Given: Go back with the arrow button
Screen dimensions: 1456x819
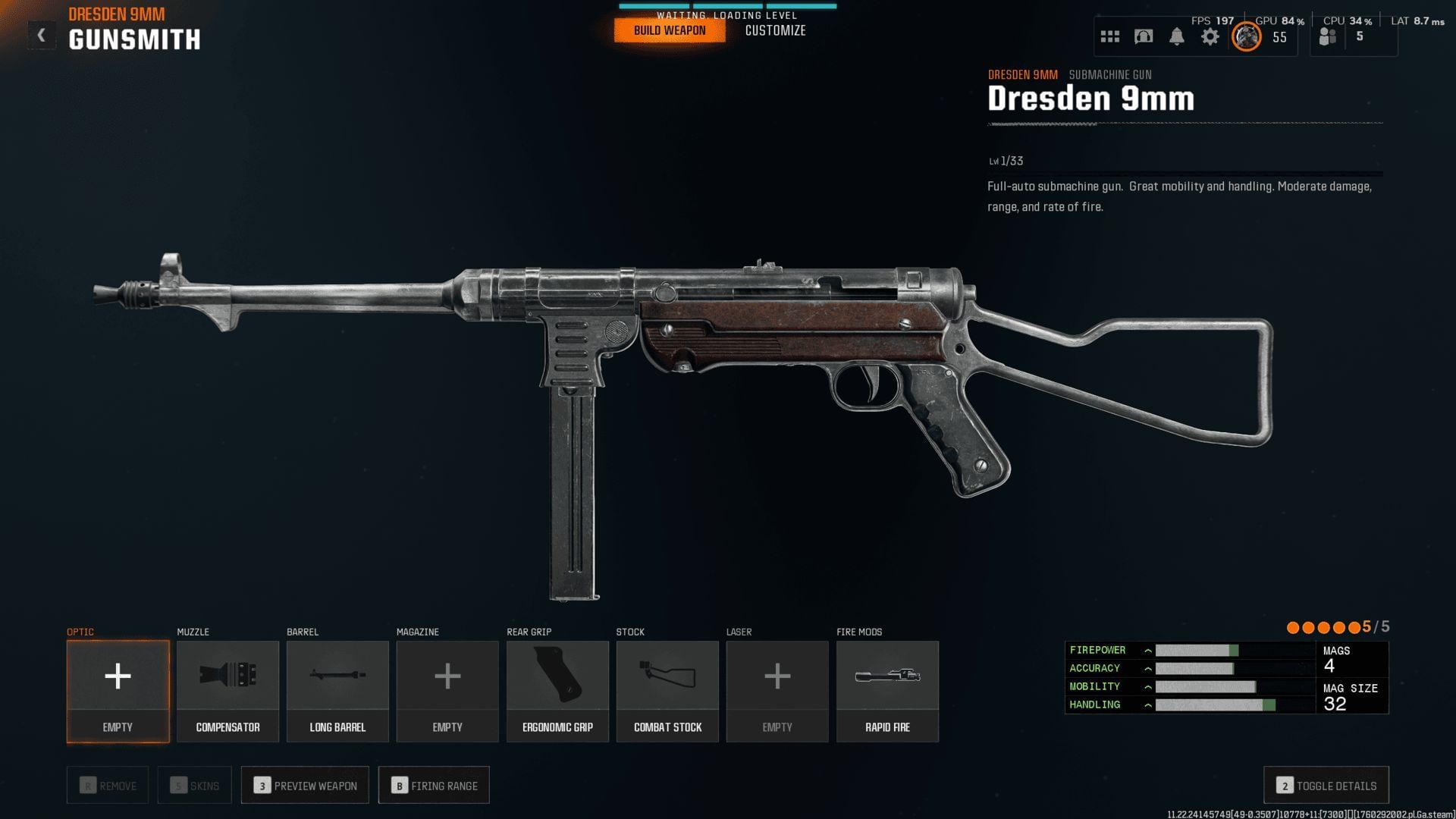Looking at the screenshot, I should (42, 35).
